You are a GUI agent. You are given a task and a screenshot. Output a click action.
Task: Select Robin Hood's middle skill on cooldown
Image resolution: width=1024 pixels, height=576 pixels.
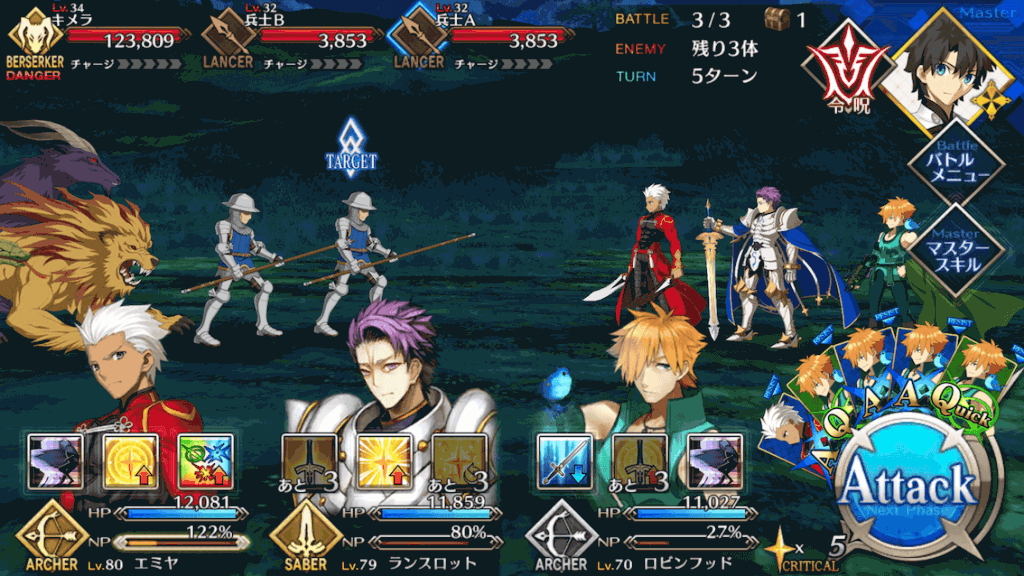click(x=640, y=461)
